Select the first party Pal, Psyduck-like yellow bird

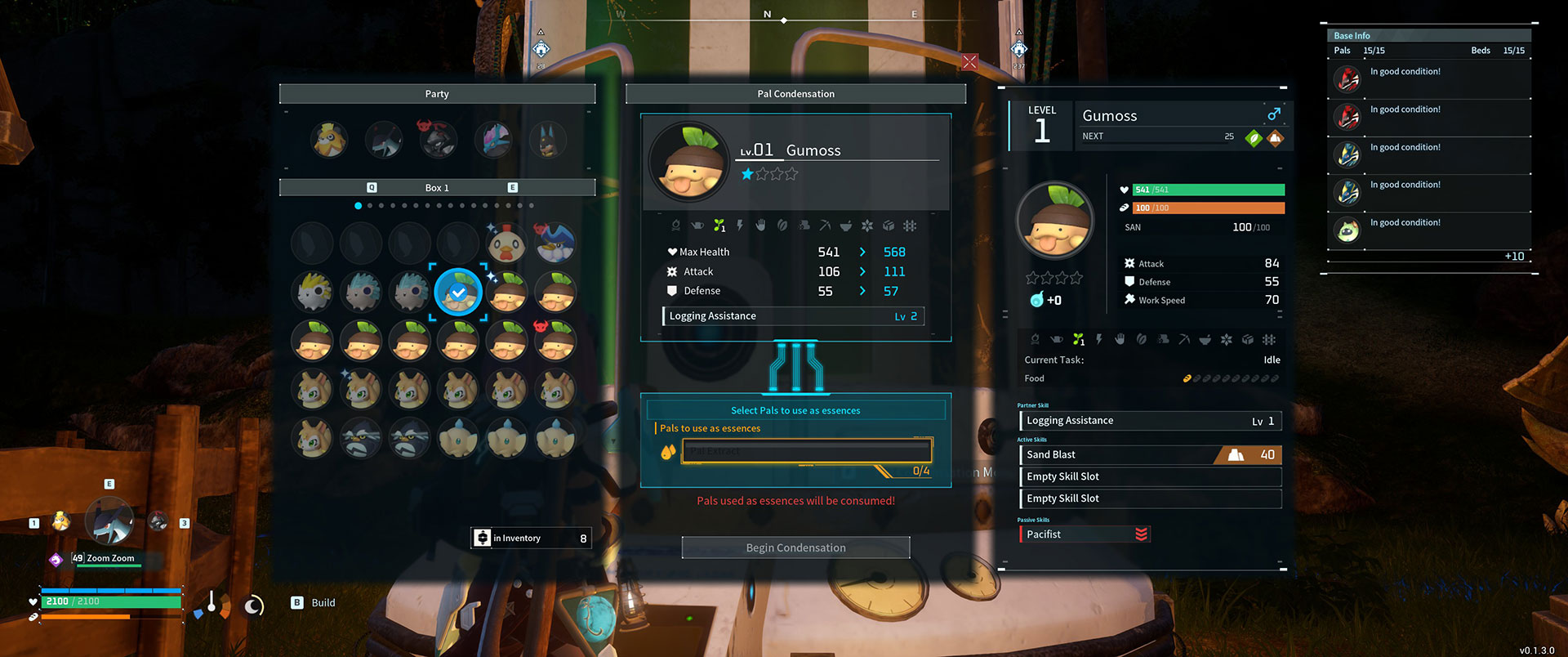(329, 140)
